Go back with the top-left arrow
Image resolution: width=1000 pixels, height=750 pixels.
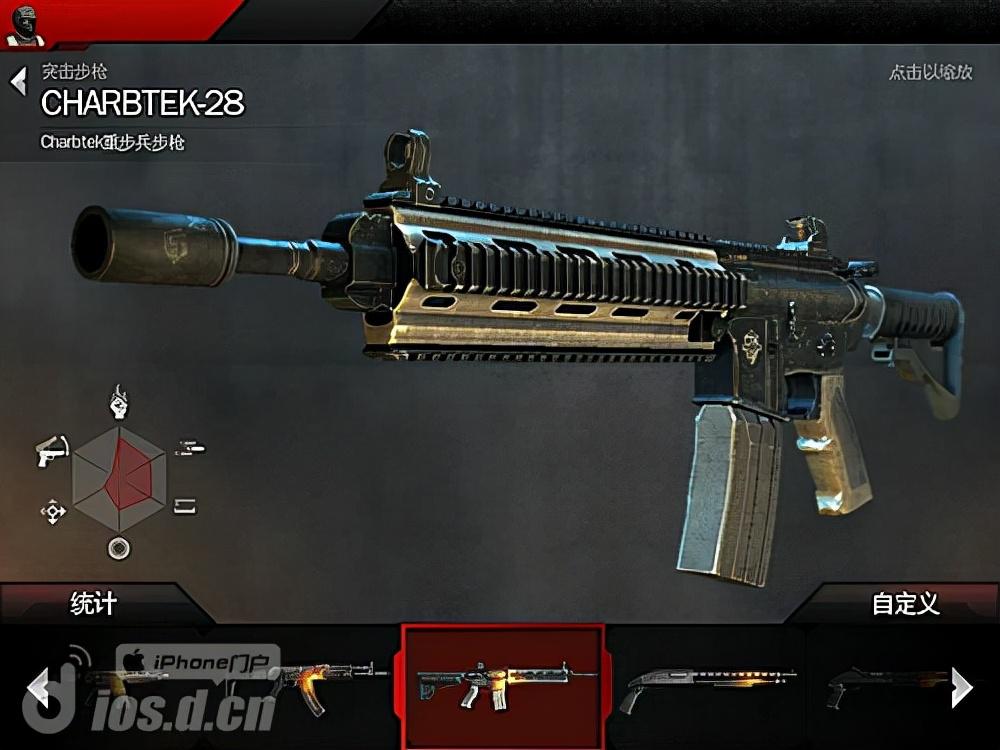click(x=18, y=81)
